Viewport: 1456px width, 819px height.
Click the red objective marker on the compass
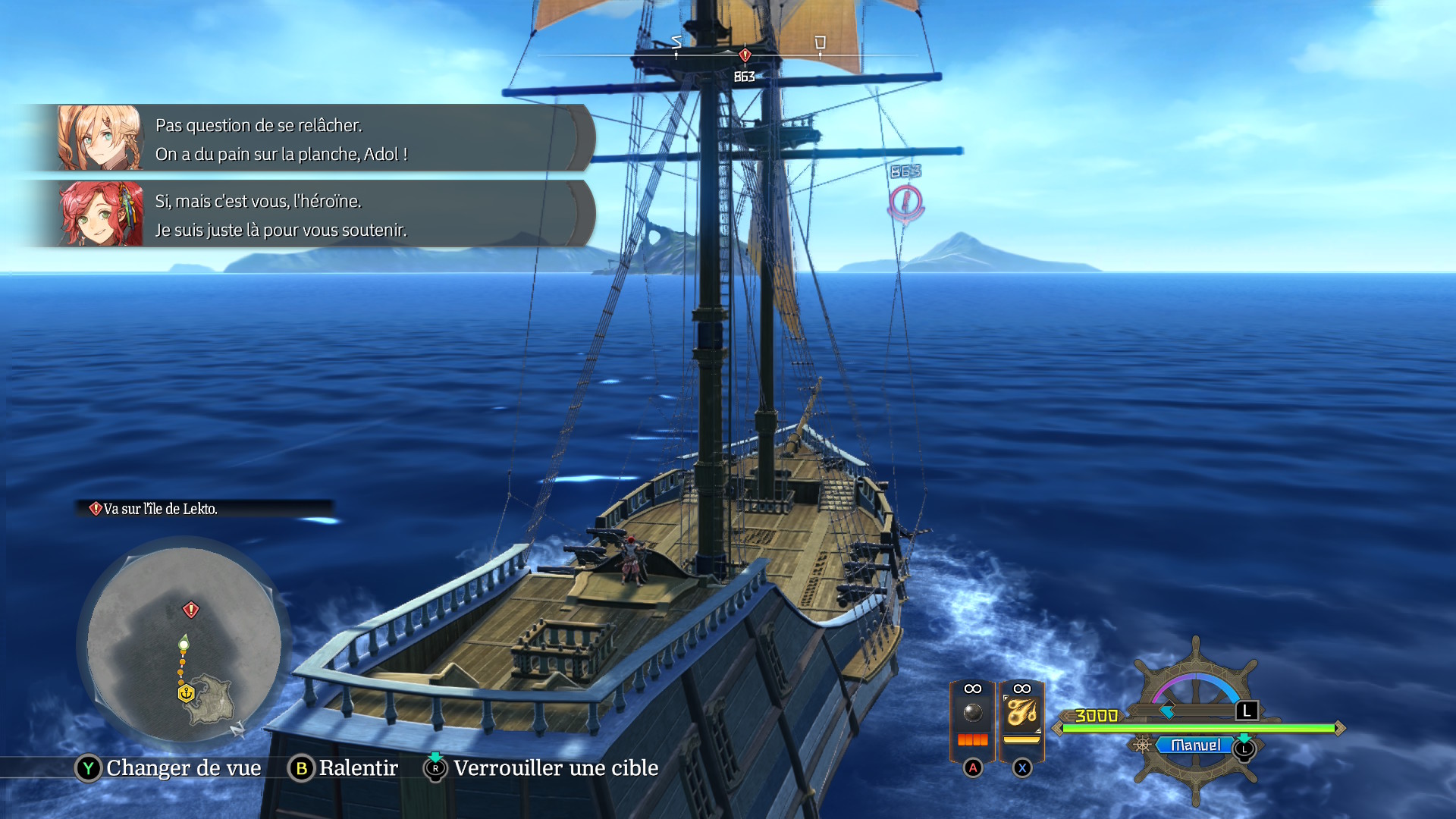pos(745,55)
